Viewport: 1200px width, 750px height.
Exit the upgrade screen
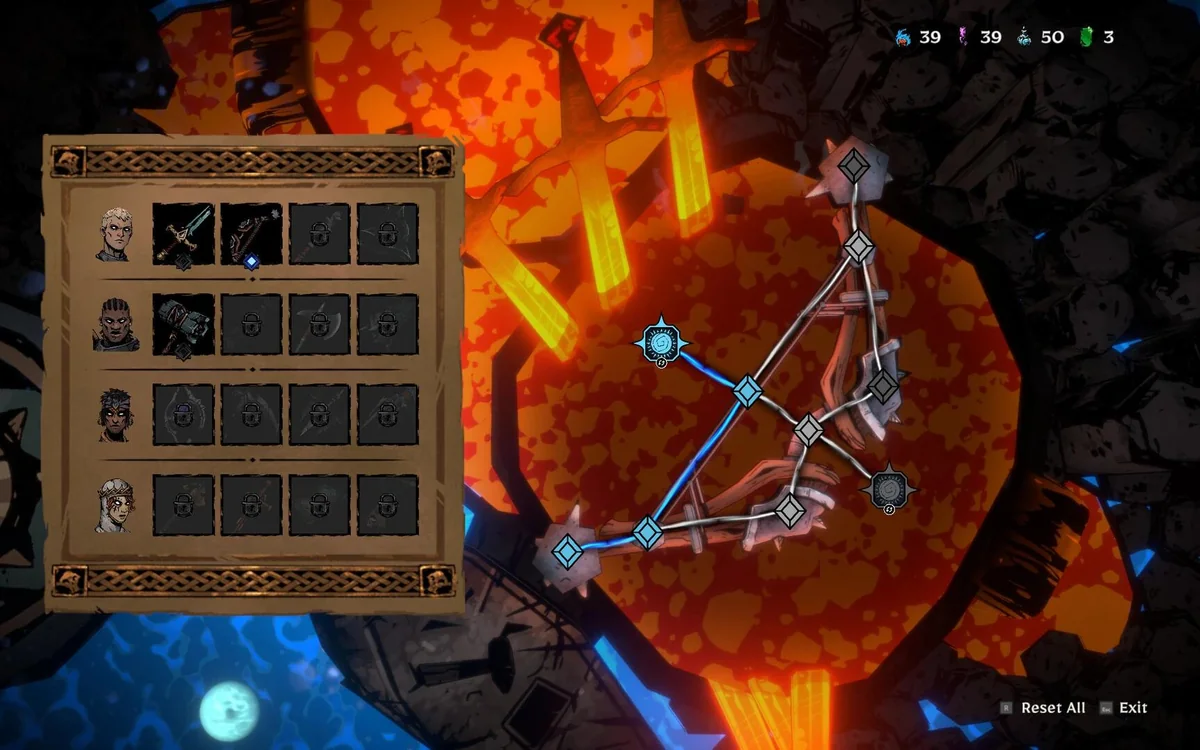pyautogui.click(x=1132, y=708)
